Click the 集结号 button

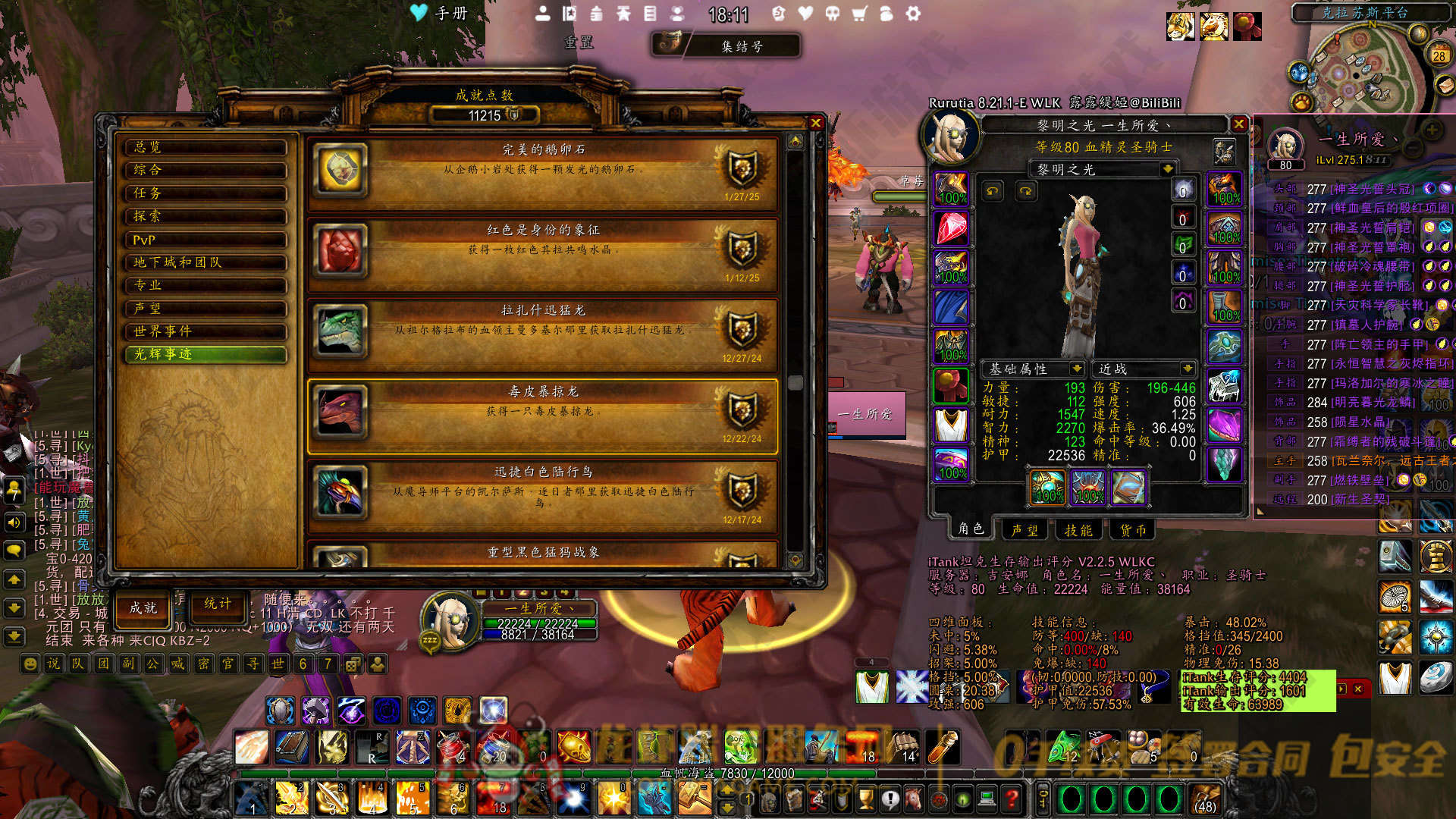tap(741, 46)
